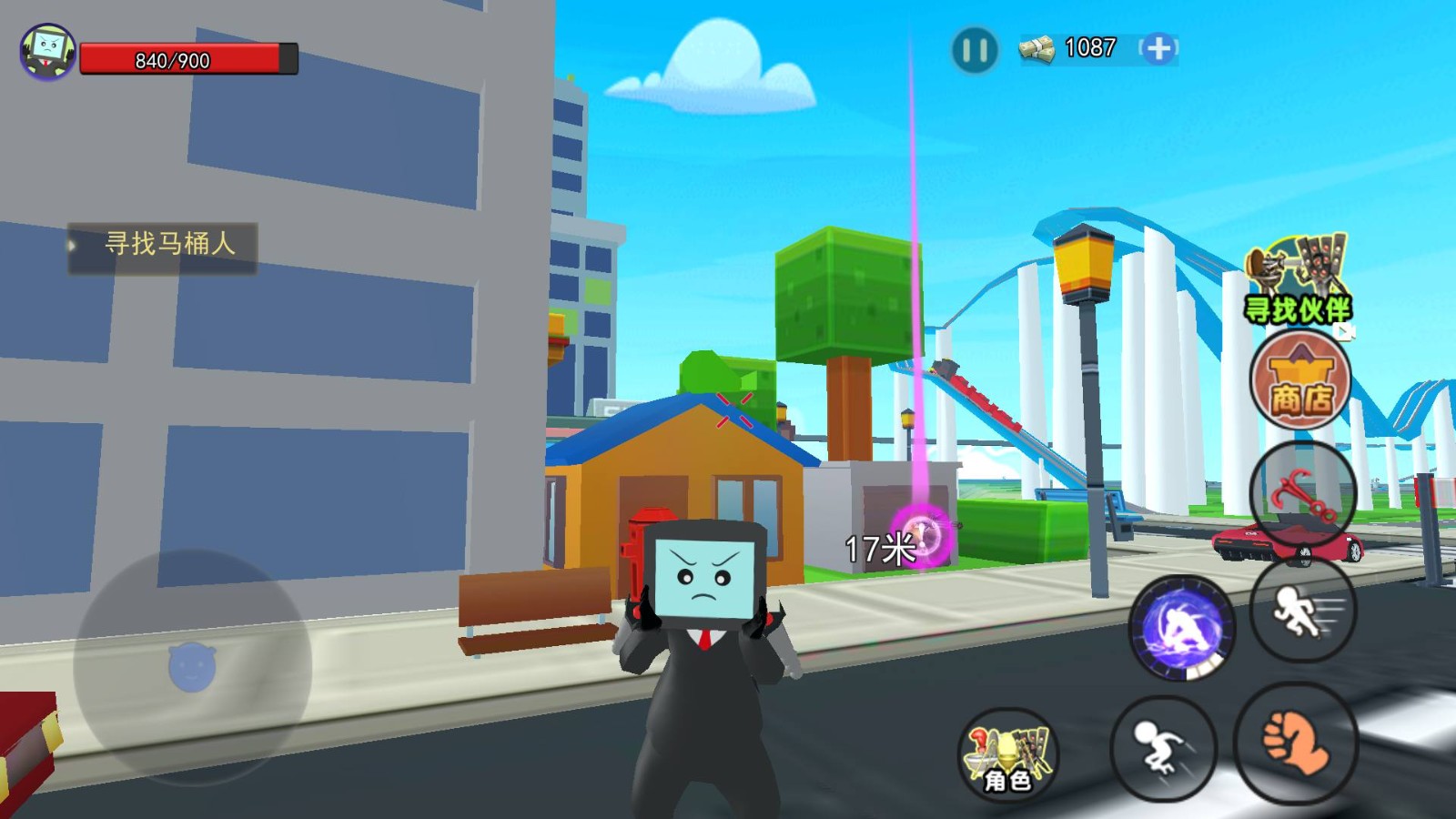Attack with the orange fist button
The width and height of the screenshot is (1456, 819).
click(x=1296, y=743)
